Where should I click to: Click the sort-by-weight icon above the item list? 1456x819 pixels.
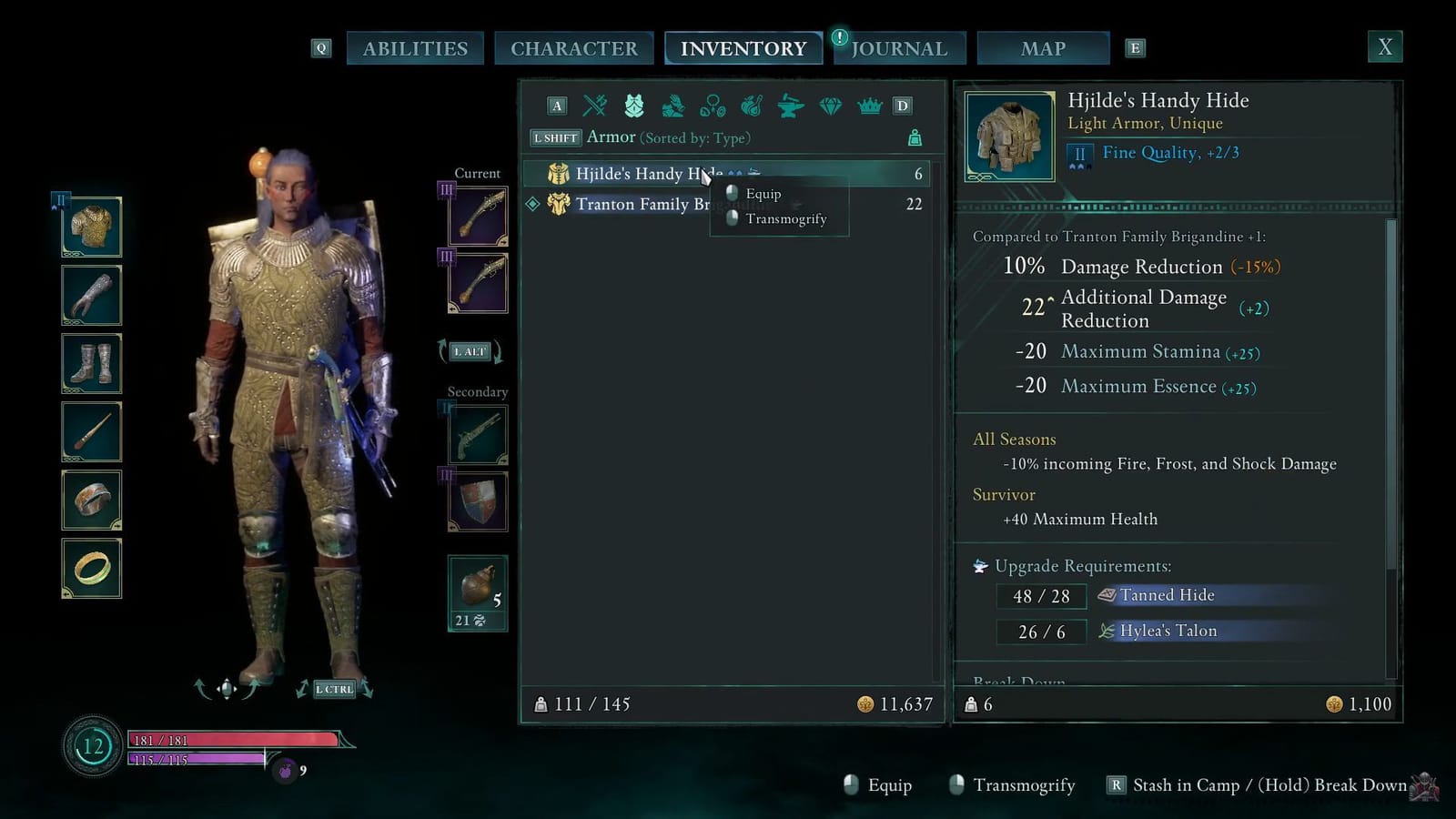[915, 137]
